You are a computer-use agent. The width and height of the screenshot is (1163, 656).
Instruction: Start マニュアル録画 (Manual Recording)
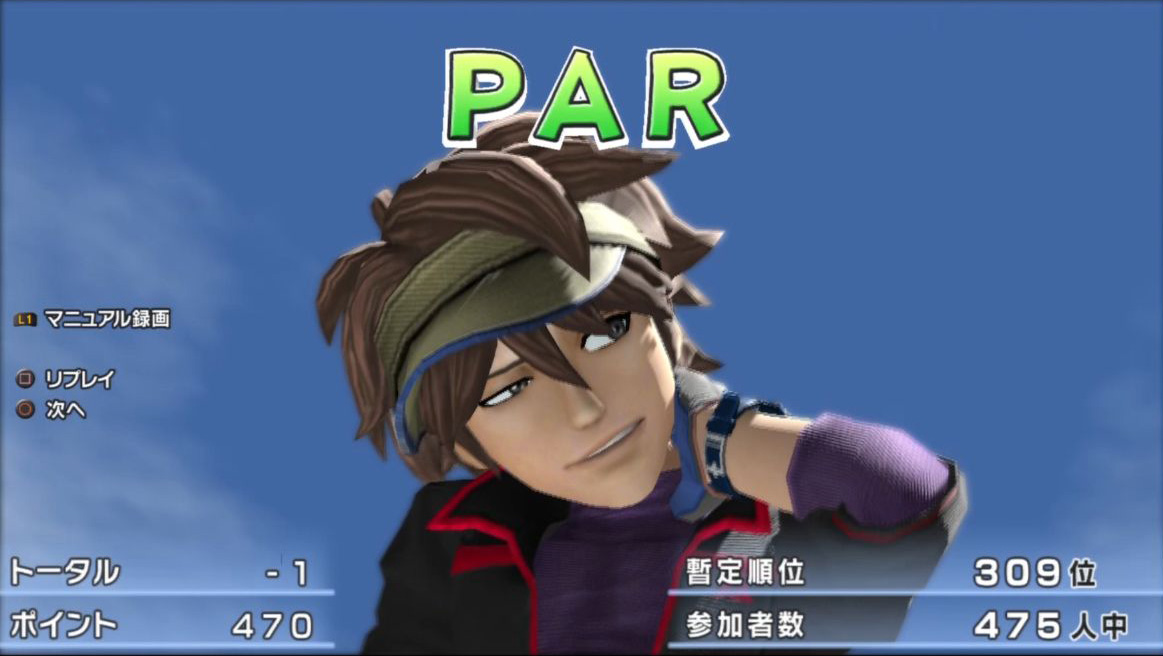coord(106,319)
